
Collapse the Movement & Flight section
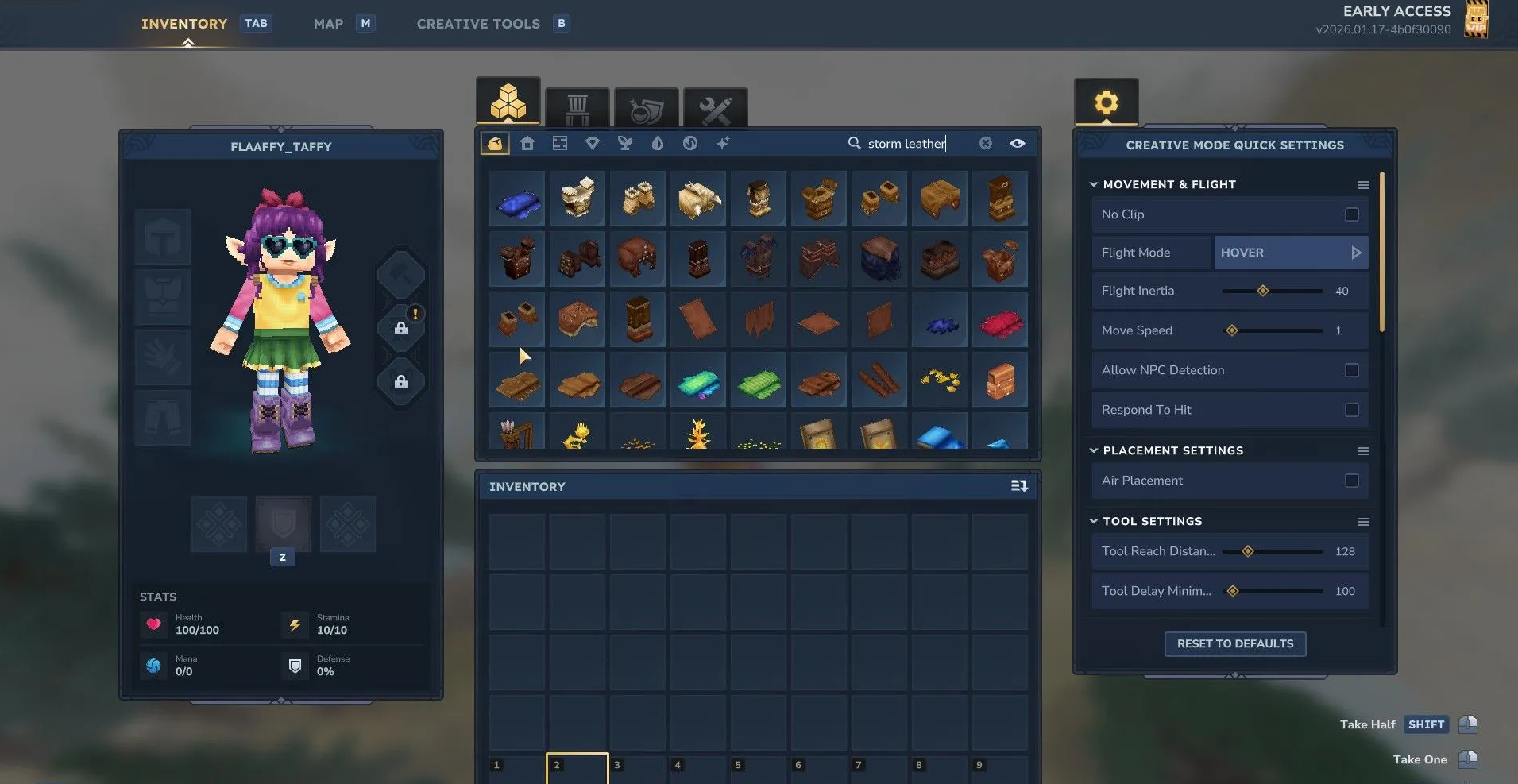(1094, 184)
